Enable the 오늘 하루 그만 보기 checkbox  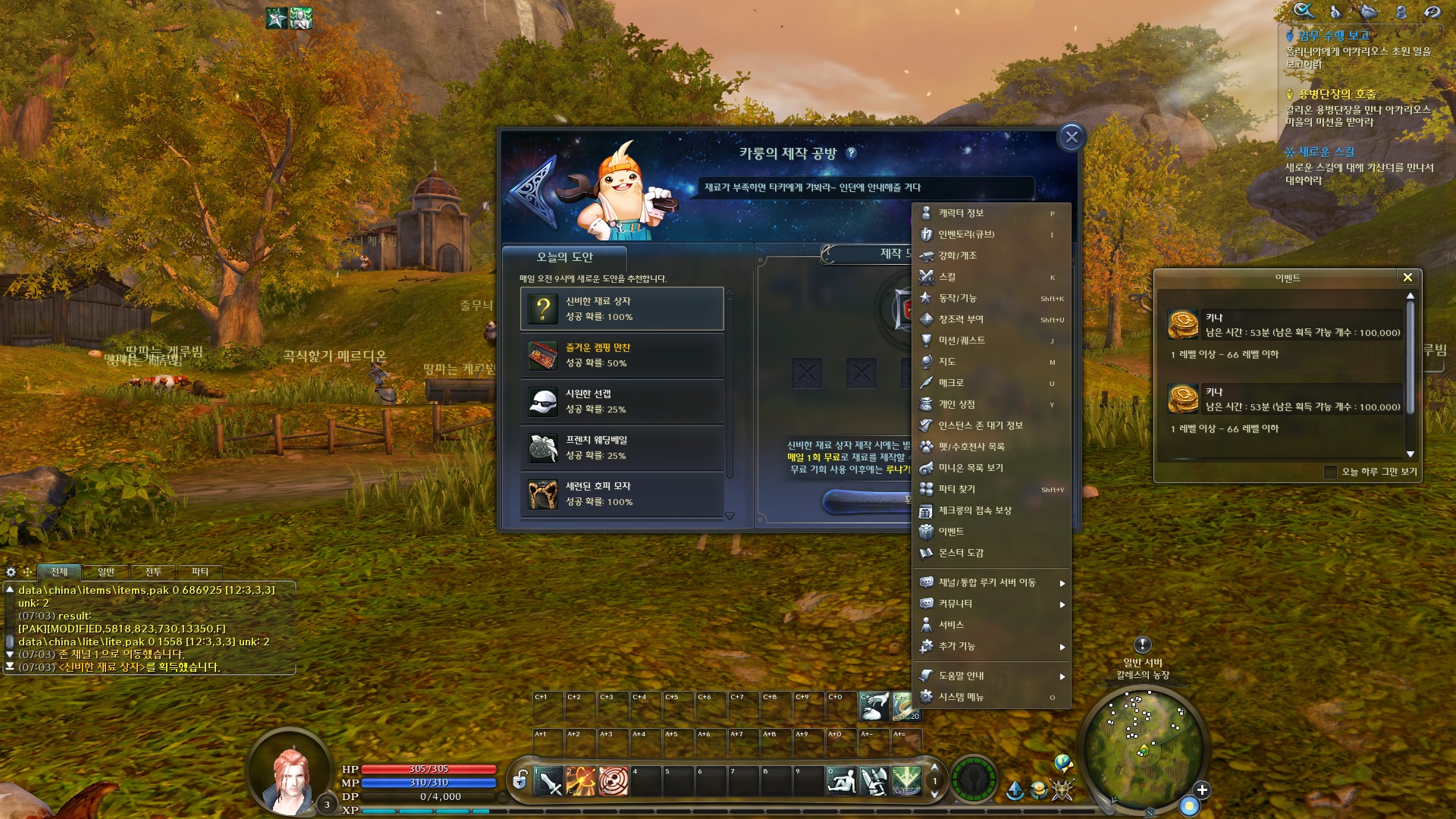(x=1329, y=472)
